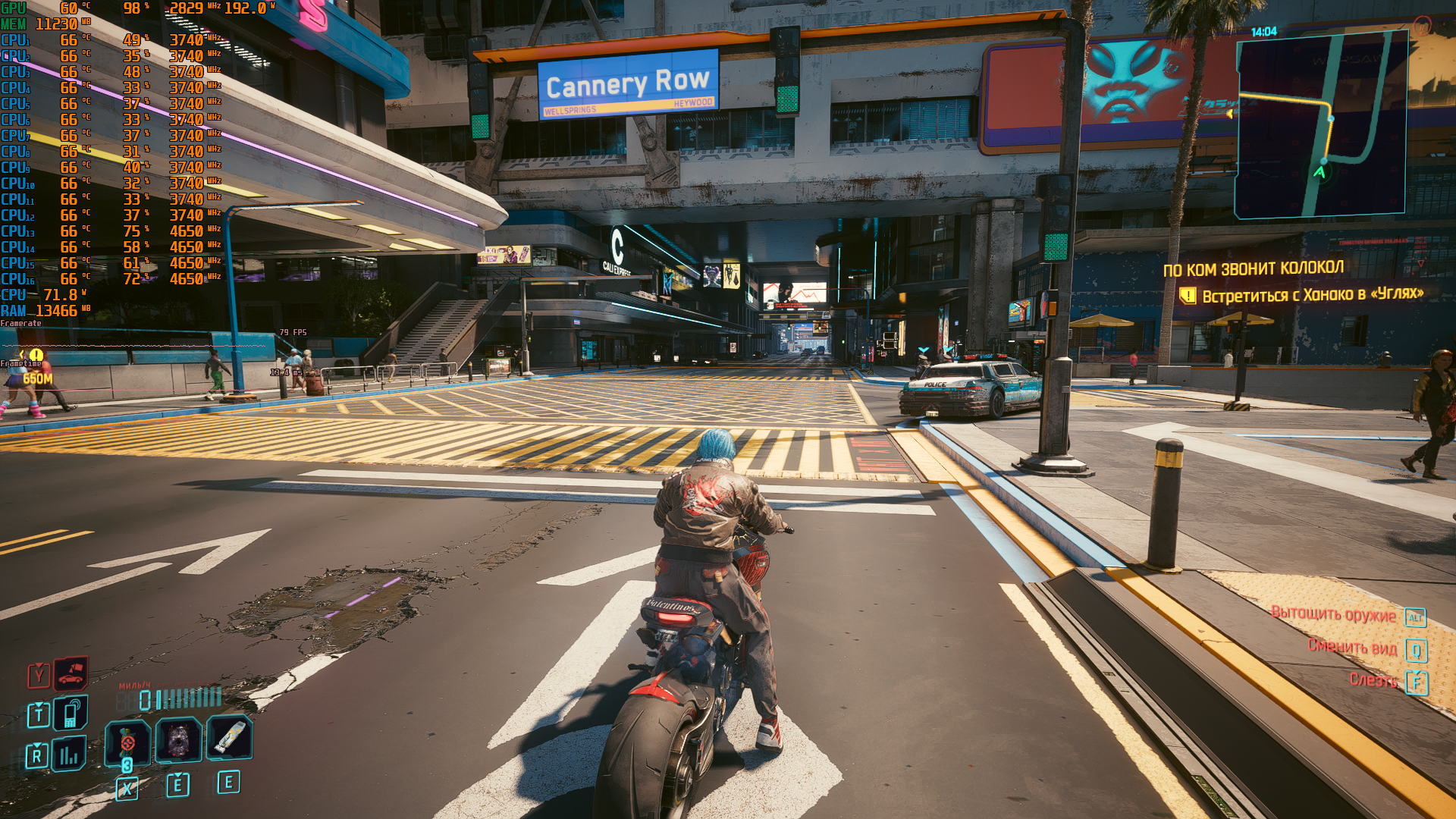Open the call vehicle car icon
Image resolution: width=1456 pixels, height=819 pixels.
coord(71,673)
